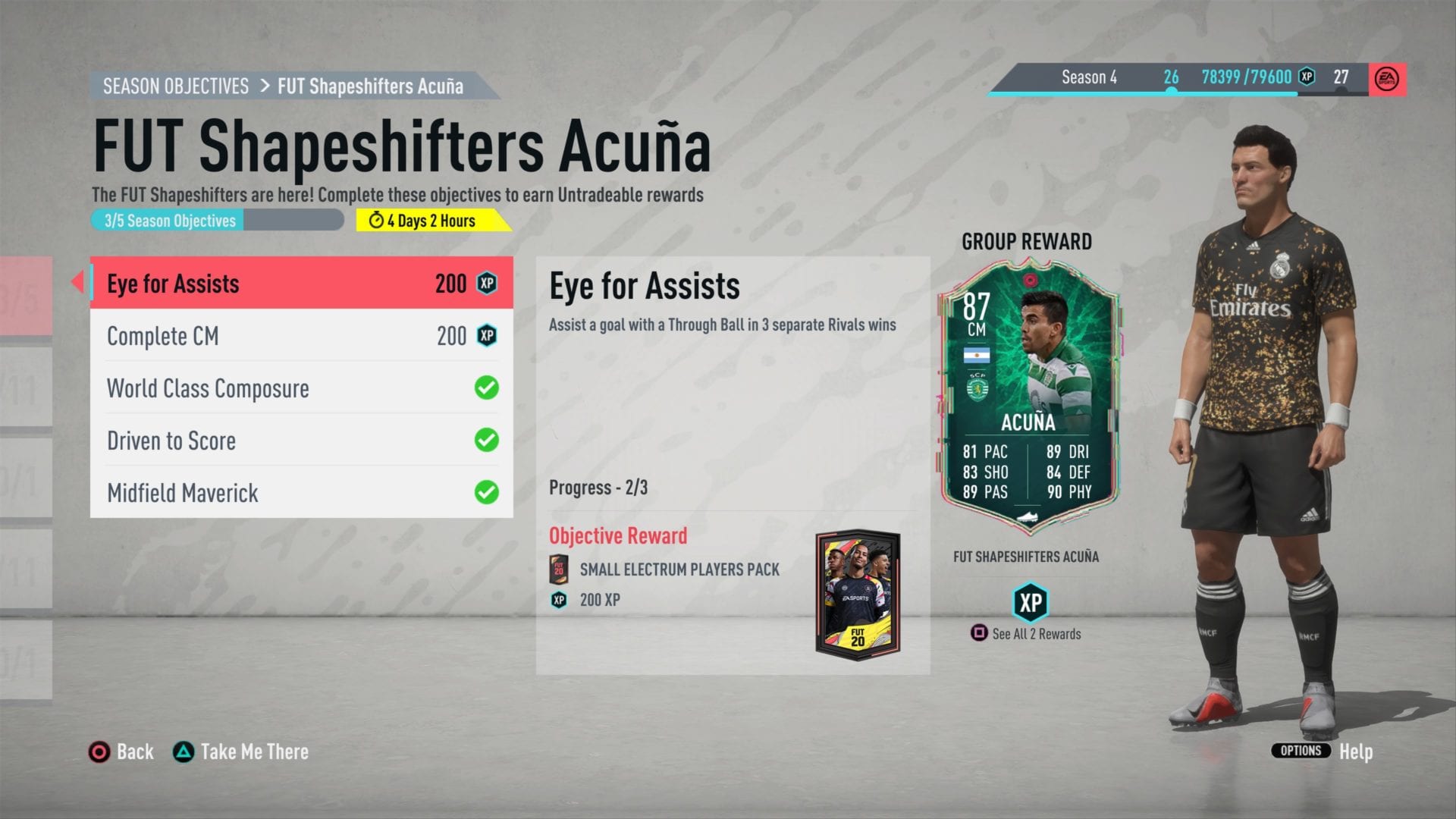Open the World Class Composure objective
This screenshot has height=819, width=1456.
pyautogui.click(x=301, y=388)
